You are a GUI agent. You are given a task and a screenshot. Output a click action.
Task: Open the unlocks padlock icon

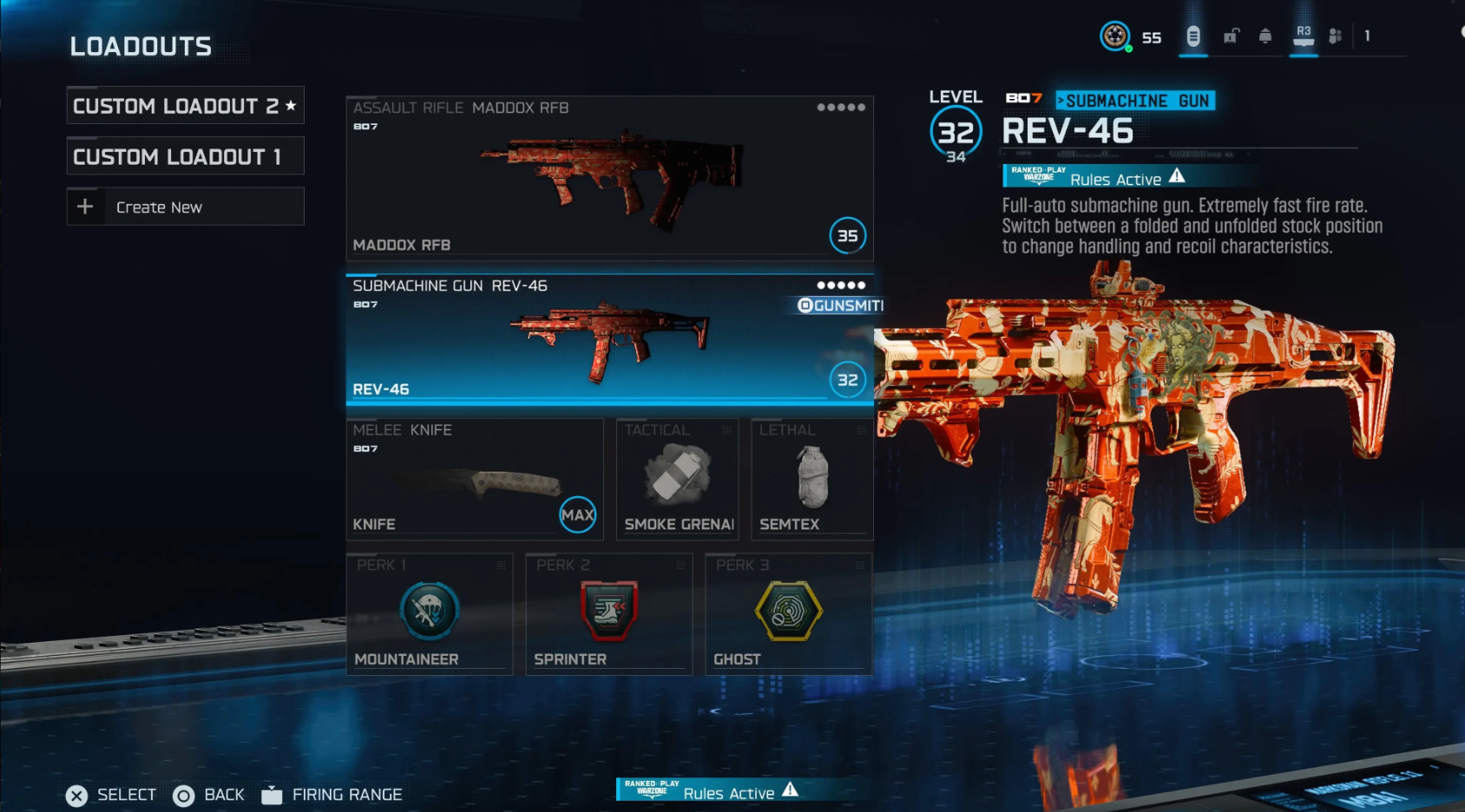point(1229,37)
